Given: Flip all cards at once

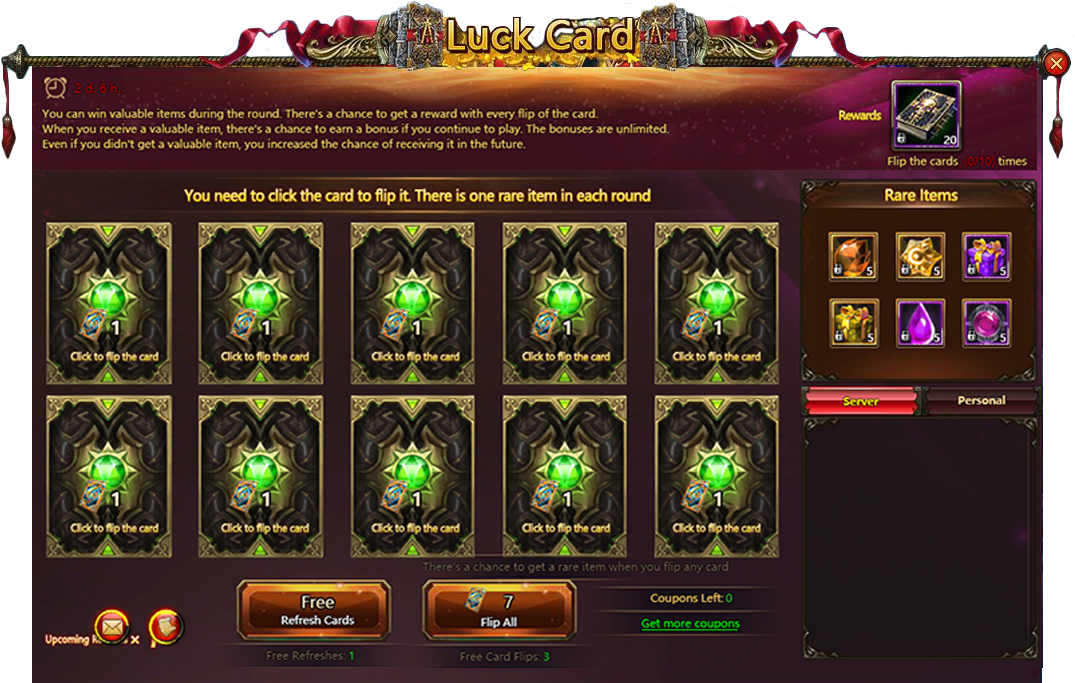Looking at the screenshot, I should pyautogui.click(x=500, y=610).
